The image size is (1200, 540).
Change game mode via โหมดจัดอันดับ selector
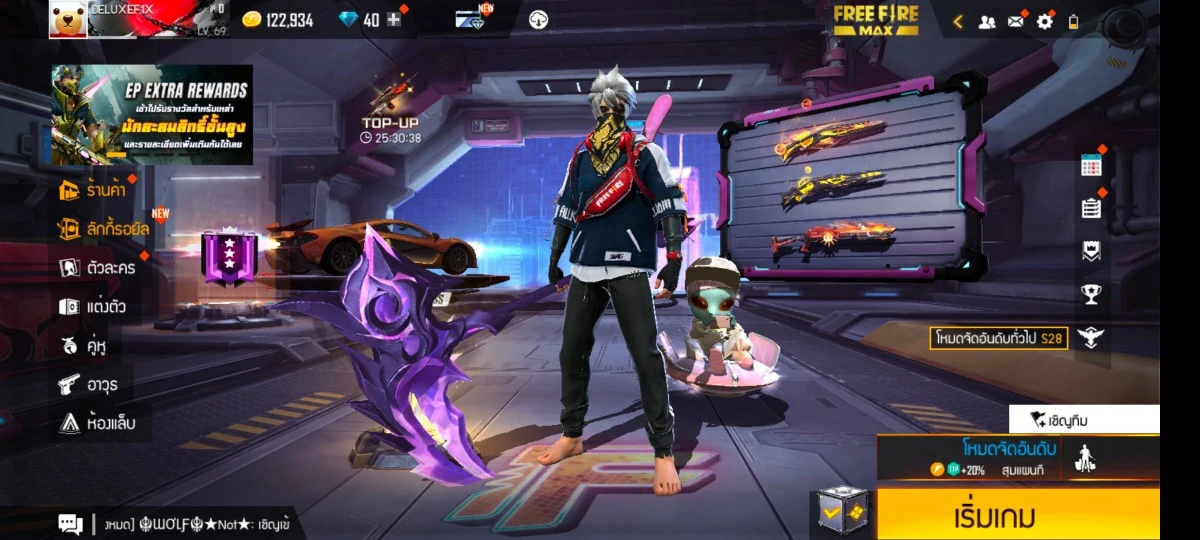click(x=1018, y=457)
